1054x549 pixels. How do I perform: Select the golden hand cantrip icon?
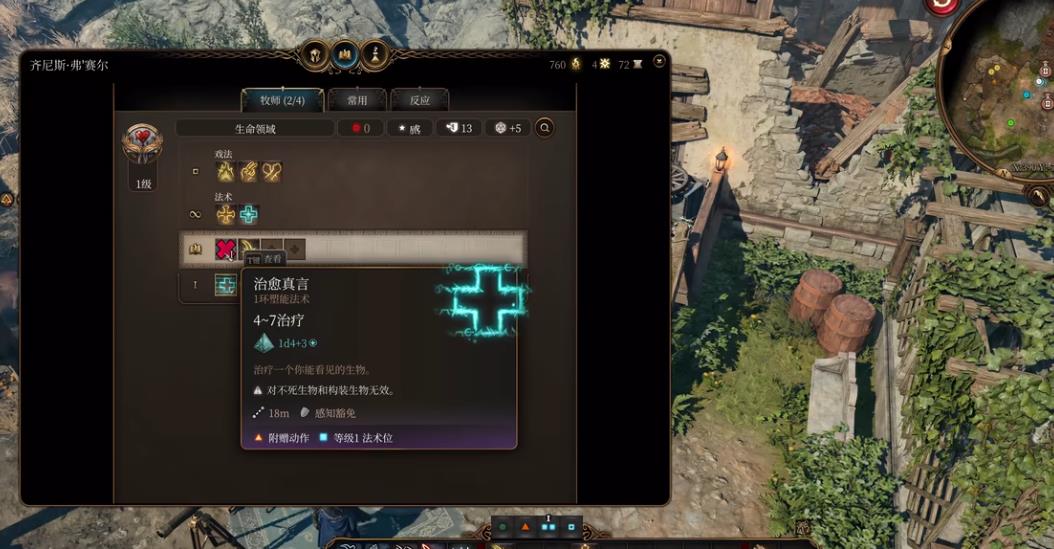[249, 172]
